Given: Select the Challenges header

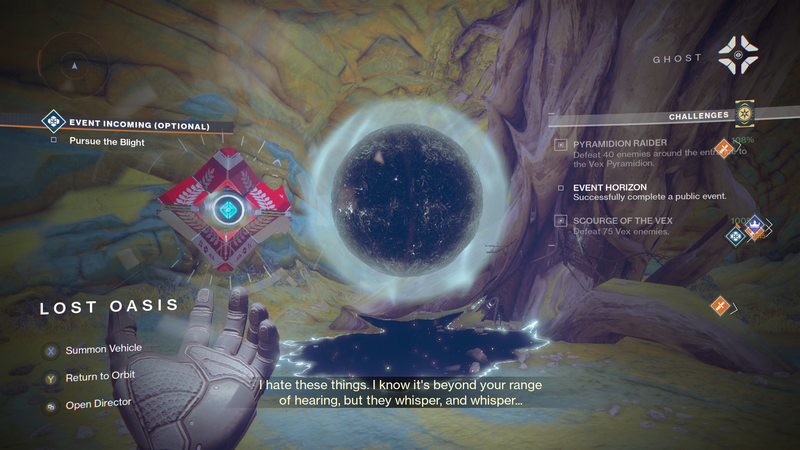Looking at the screenshot, I should (698, 116).
